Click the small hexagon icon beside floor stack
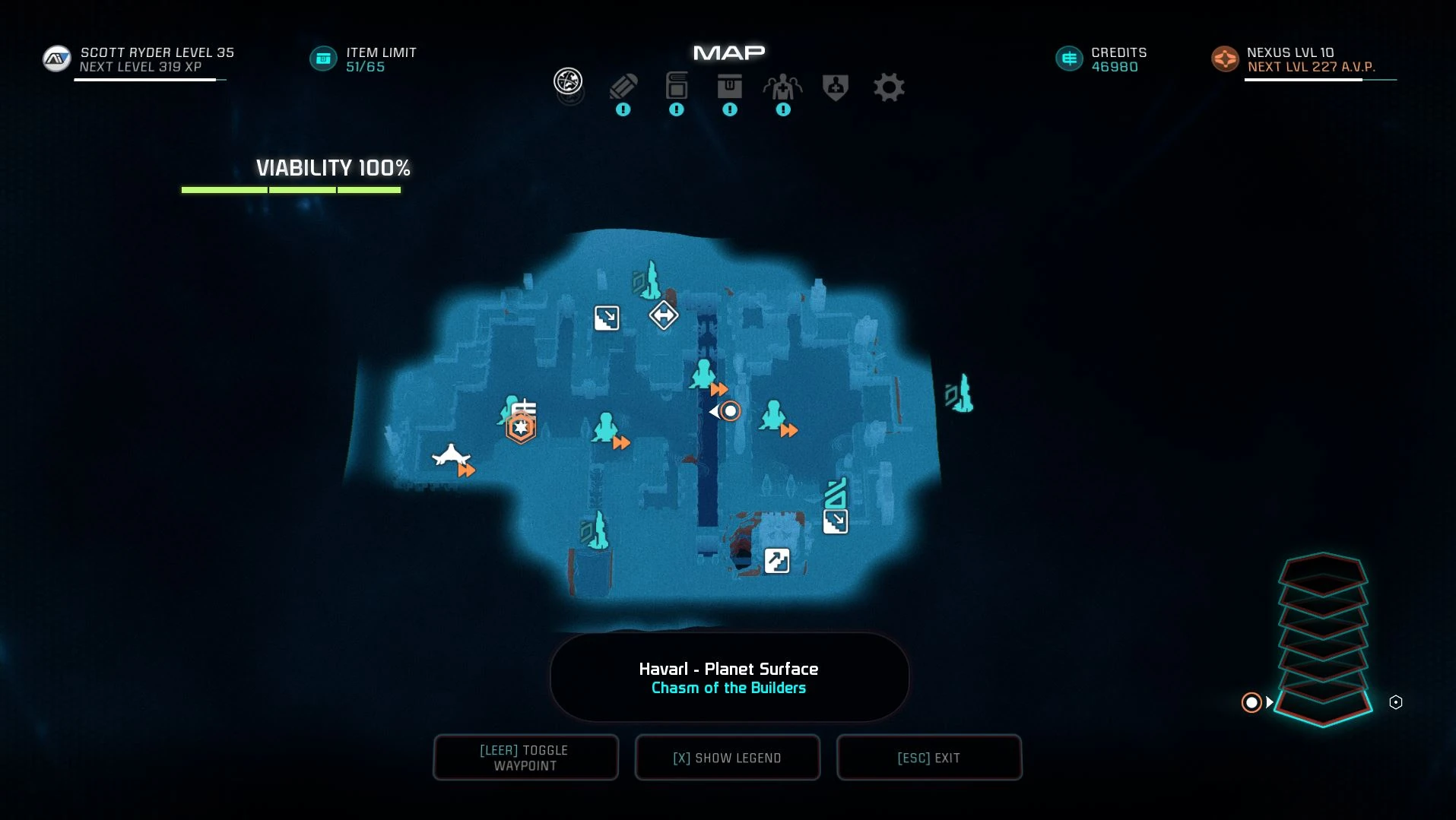 click(1396, 702)
